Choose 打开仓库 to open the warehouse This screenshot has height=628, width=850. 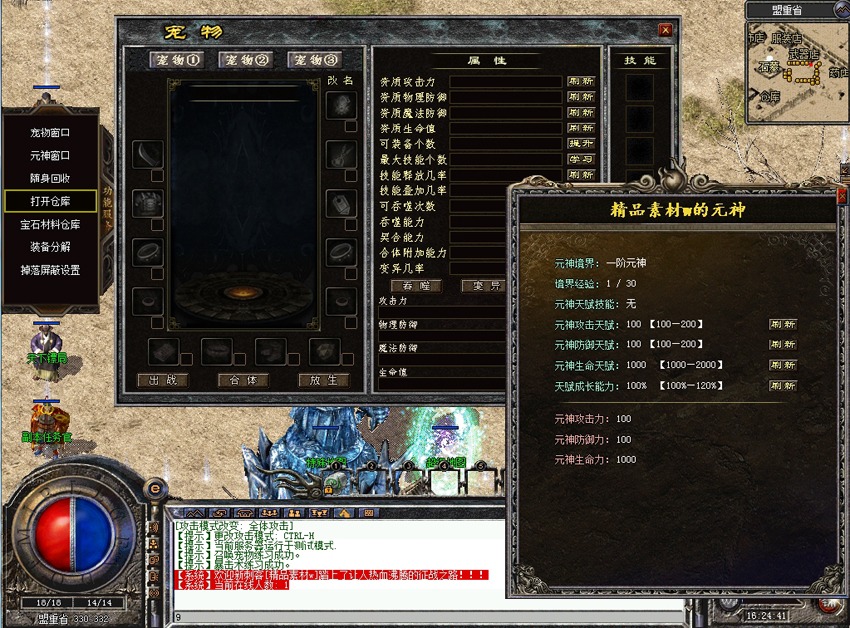coord(50,201)
